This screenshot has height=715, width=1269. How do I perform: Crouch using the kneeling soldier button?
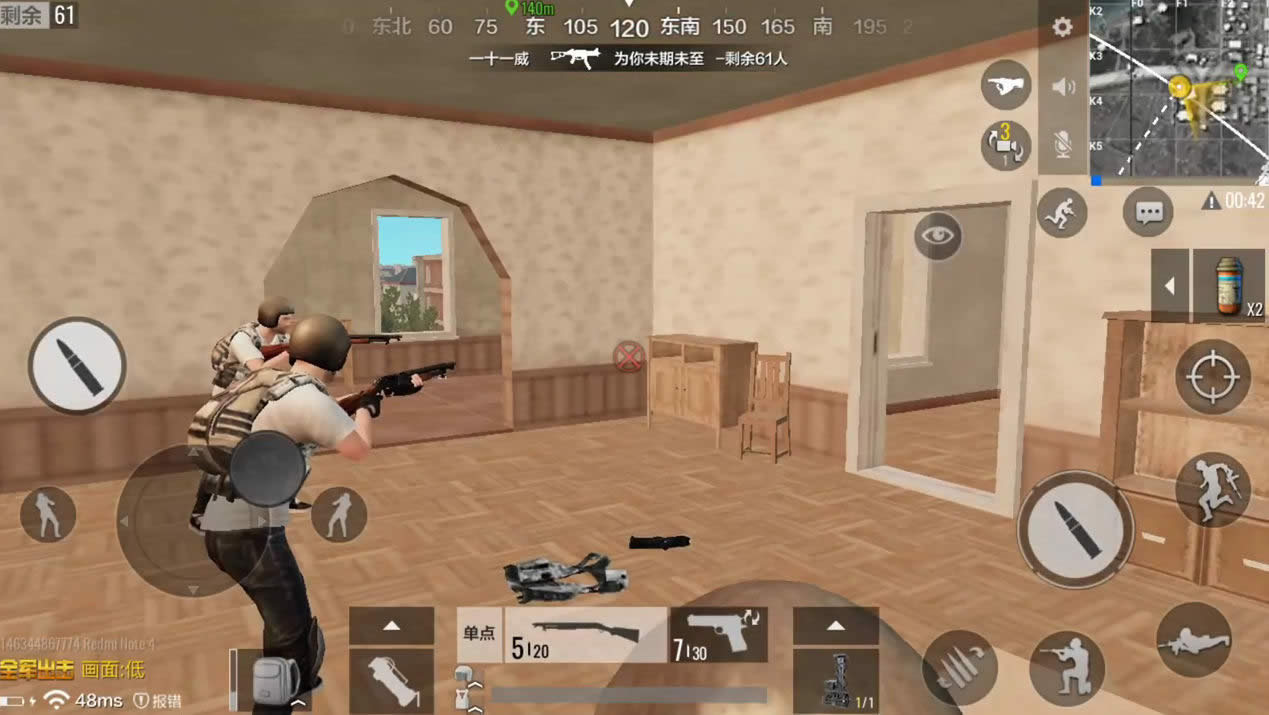tap(1066, 668)
